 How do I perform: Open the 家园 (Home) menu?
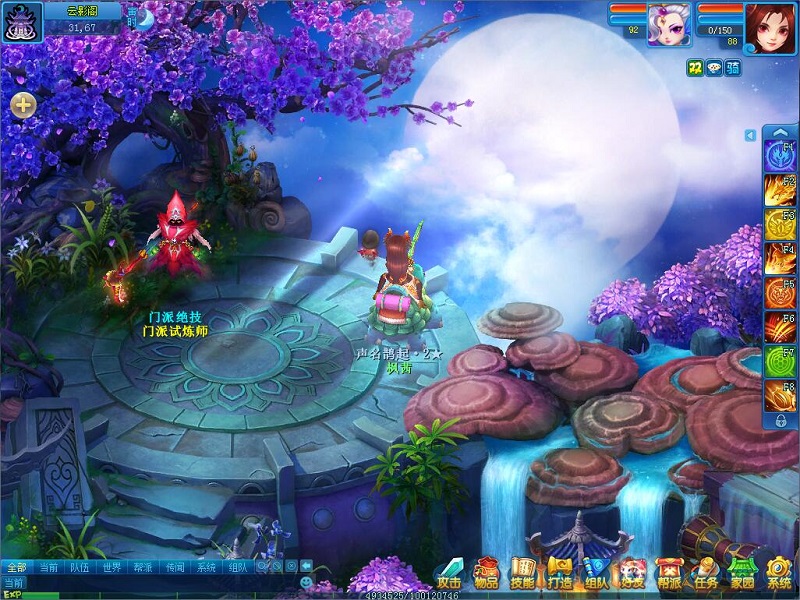[741, 573]
